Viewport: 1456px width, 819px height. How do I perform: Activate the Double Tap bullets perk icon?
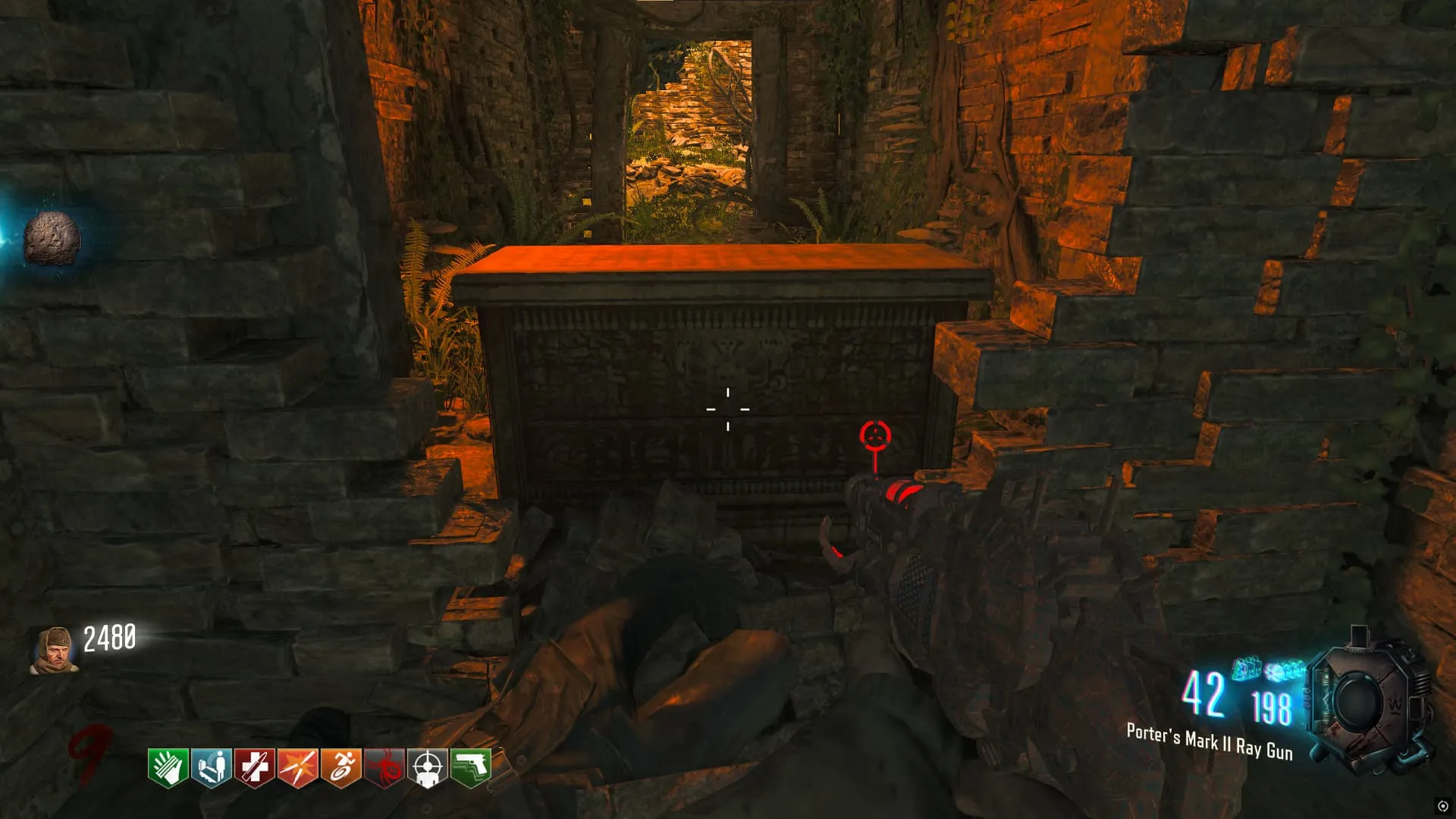click(297, 767)
